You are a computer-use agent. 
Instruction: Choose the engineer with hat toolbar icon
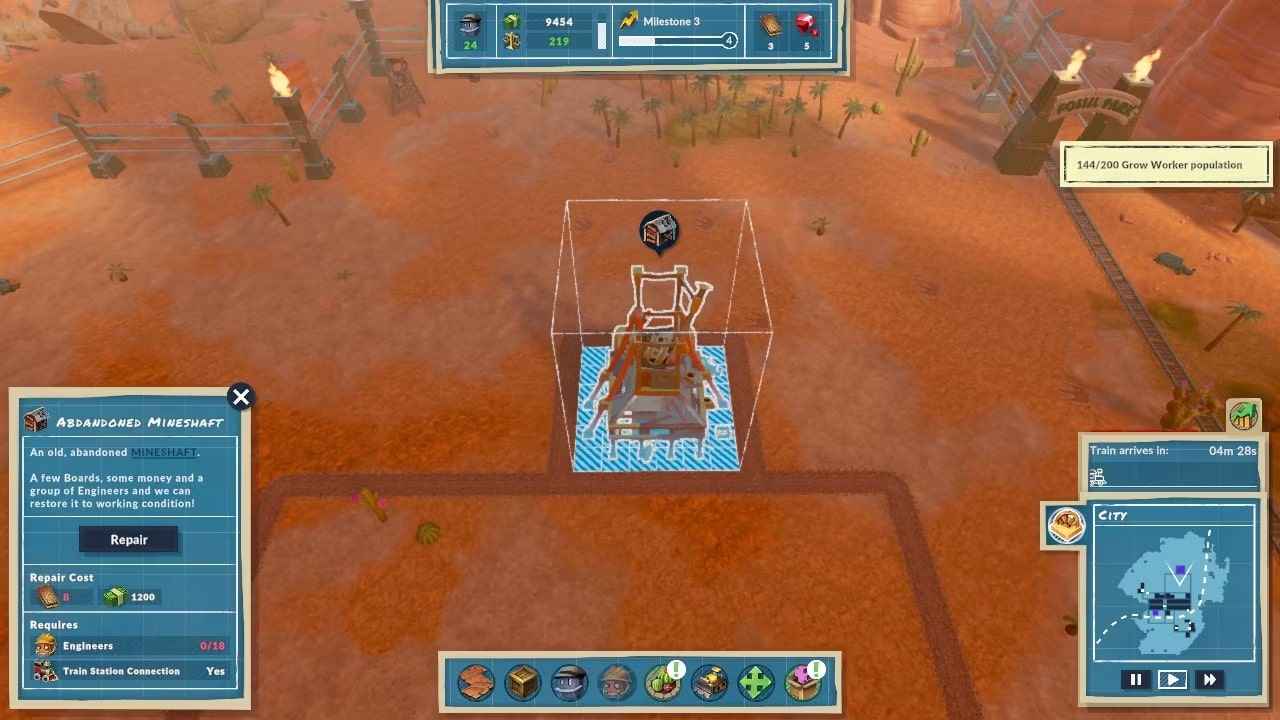point(617,682)
